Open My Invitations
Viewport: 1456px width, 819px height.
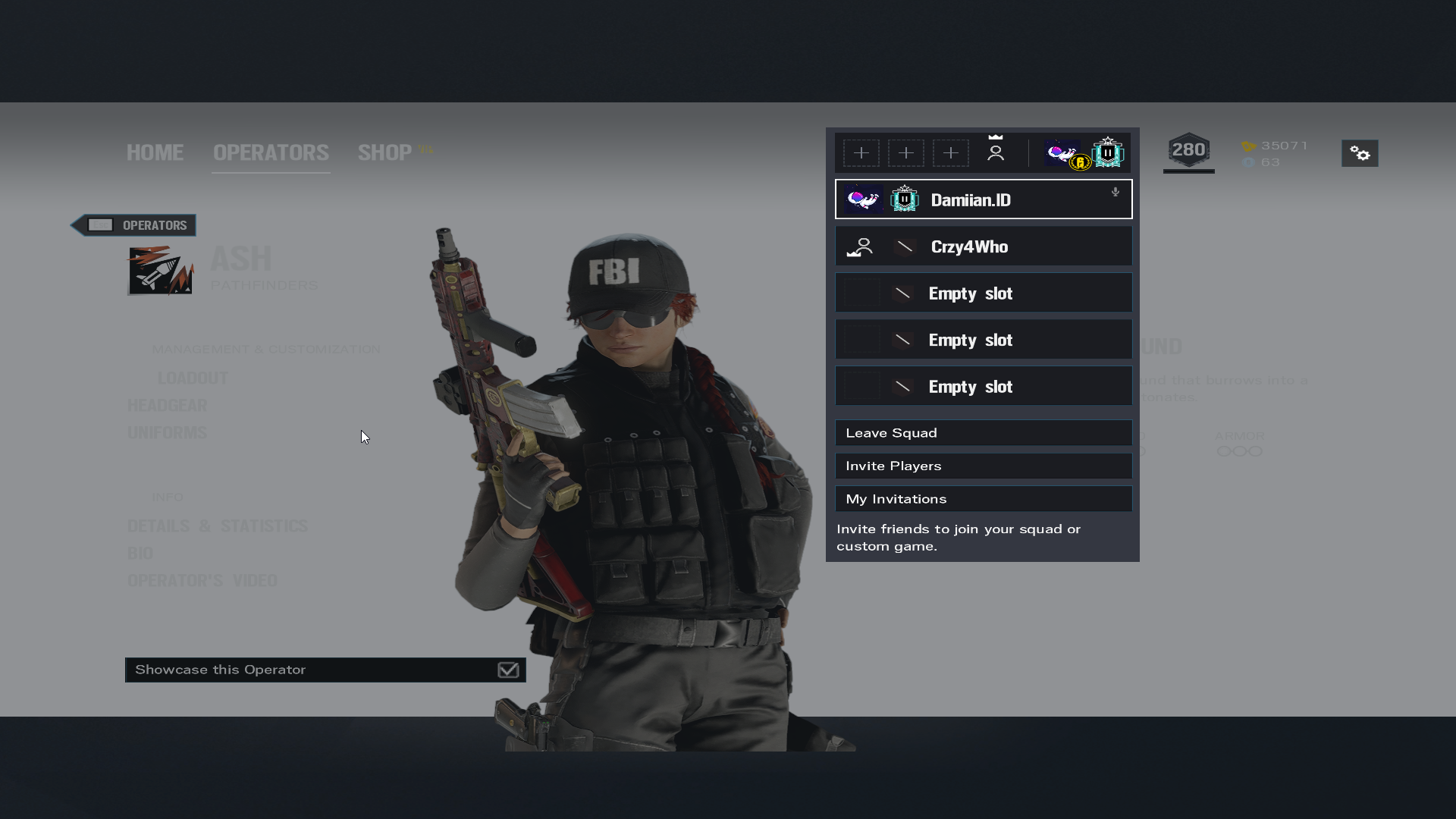coord(984,499)
